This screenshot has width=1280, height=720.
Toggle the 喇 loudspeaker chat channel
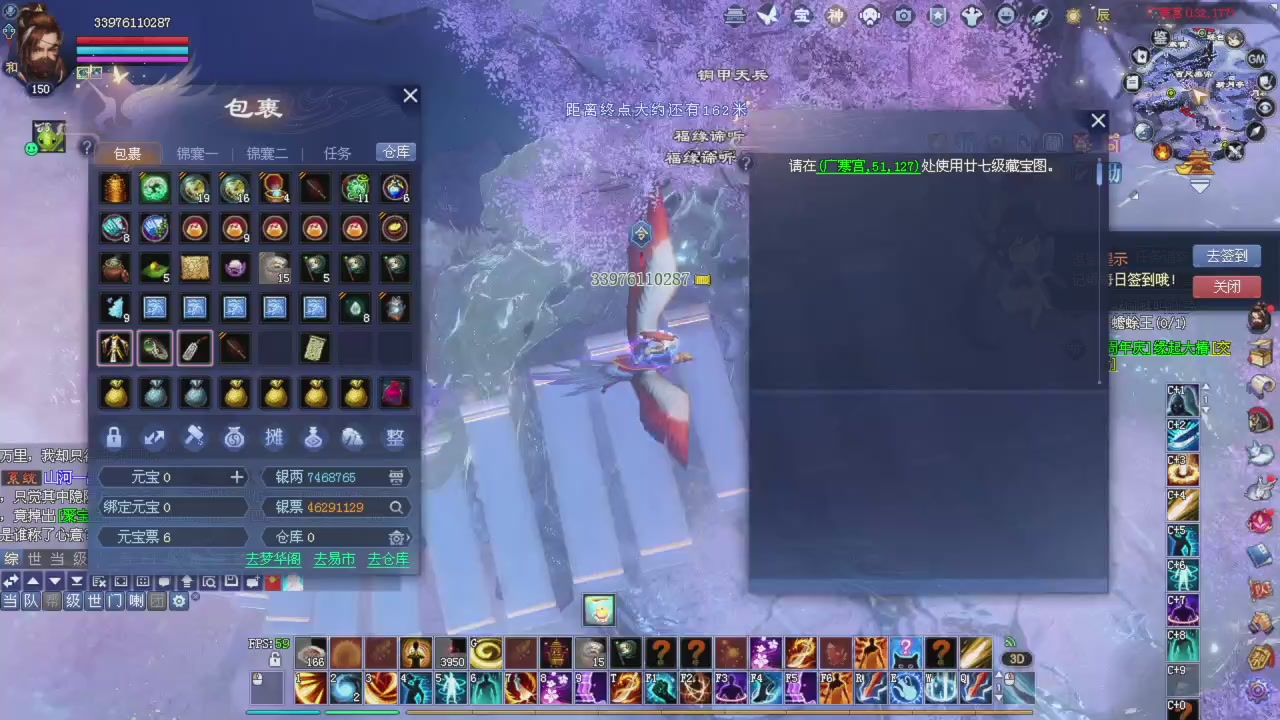click(x=136, y=601)
